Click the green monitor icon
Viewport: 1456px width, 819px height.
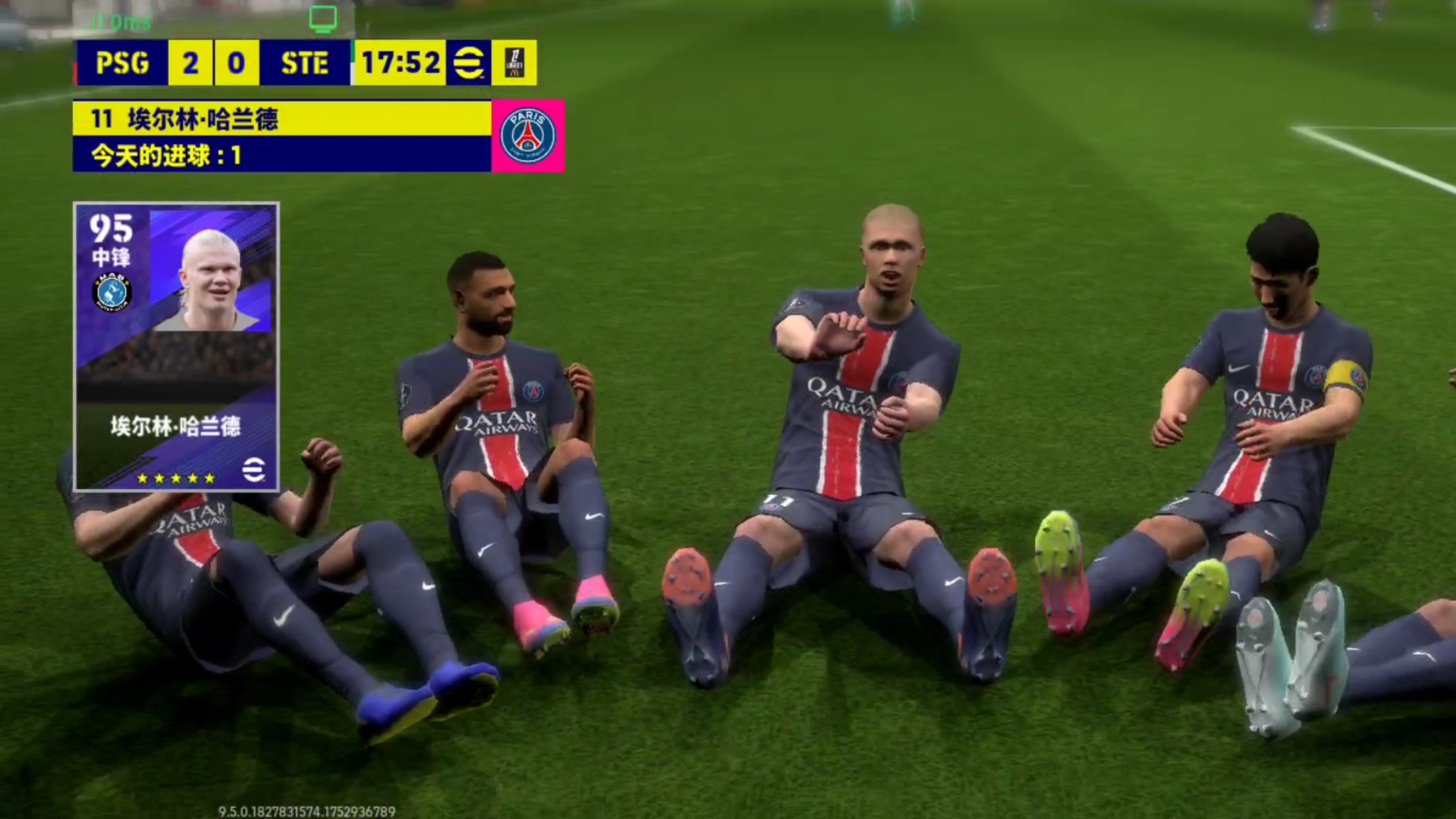[x=323, y=18]
